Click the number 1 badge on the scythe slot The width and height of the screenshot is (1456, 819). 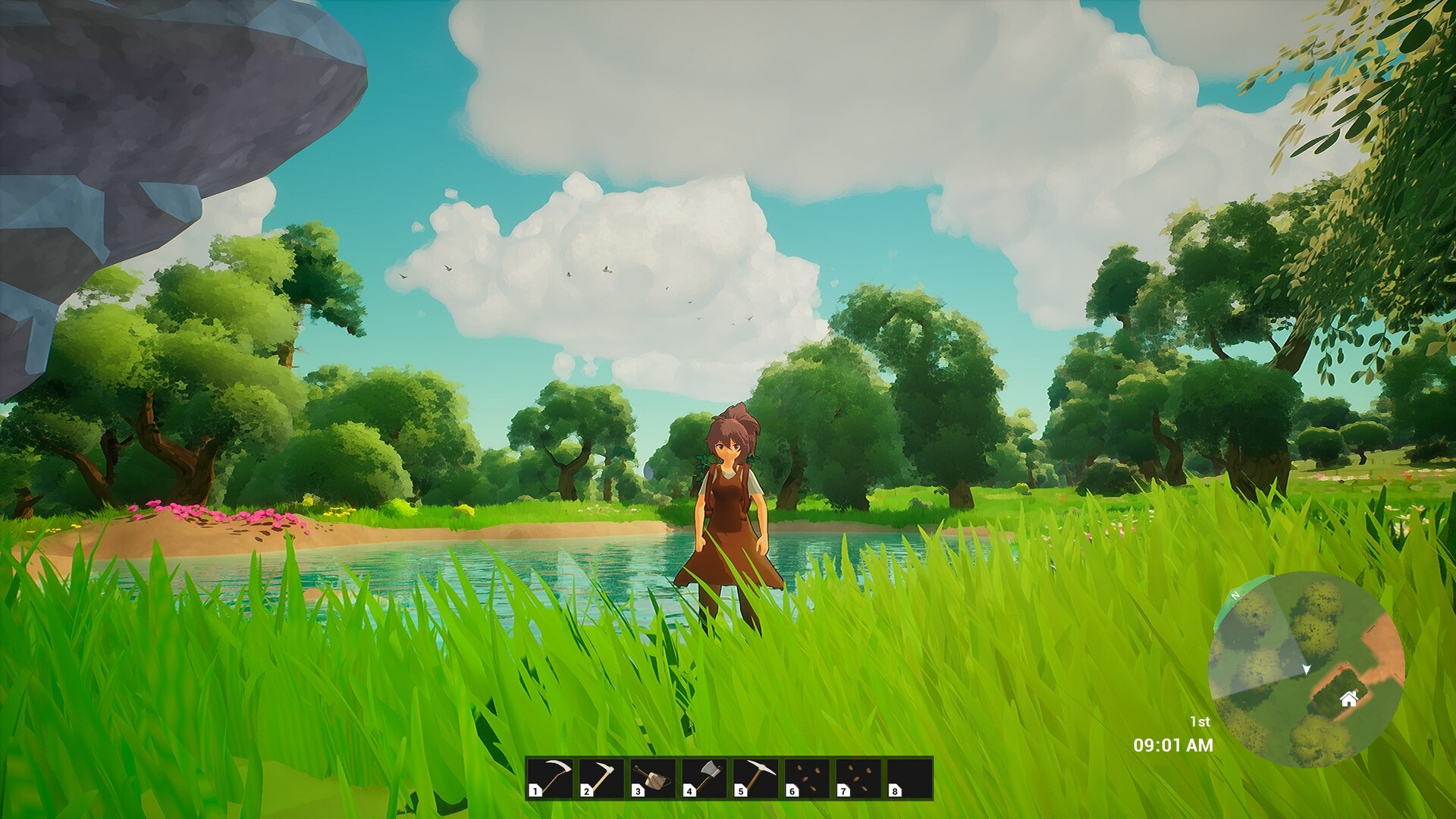[x=534, y=792]
